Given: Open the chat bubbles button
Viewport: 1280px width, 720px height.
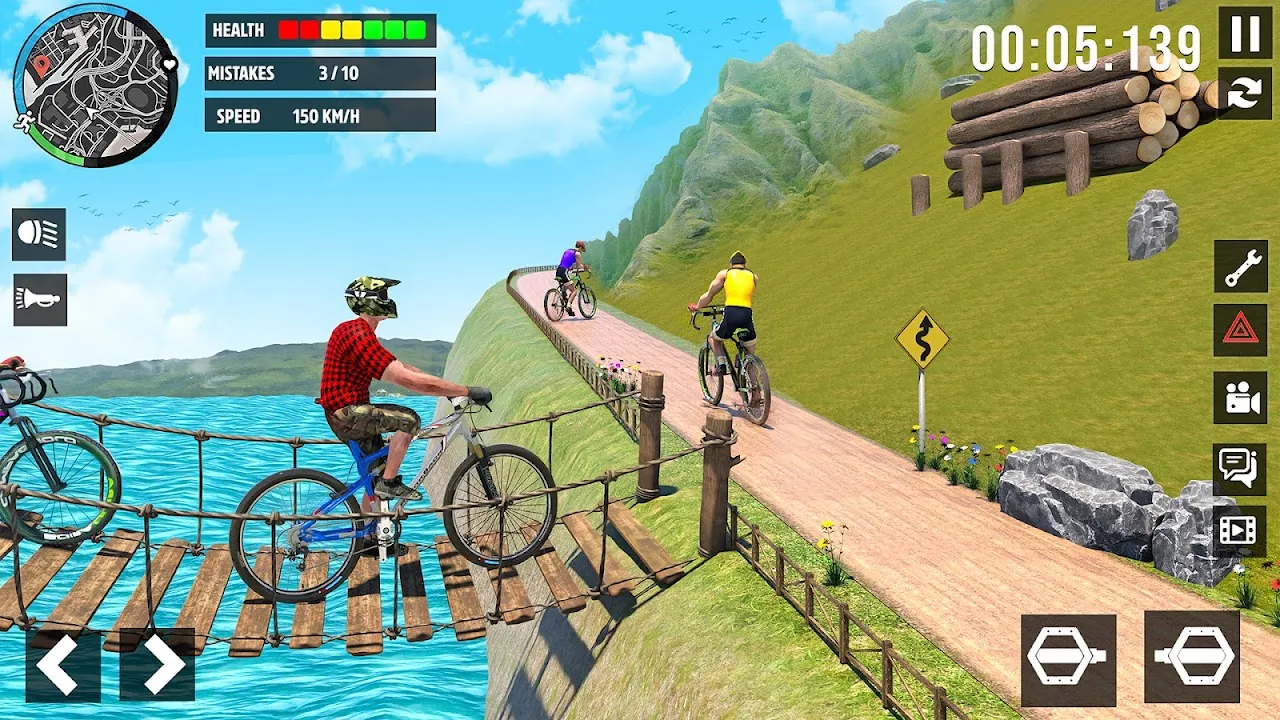Looking at the screenshot, I should coord(1241,466).
